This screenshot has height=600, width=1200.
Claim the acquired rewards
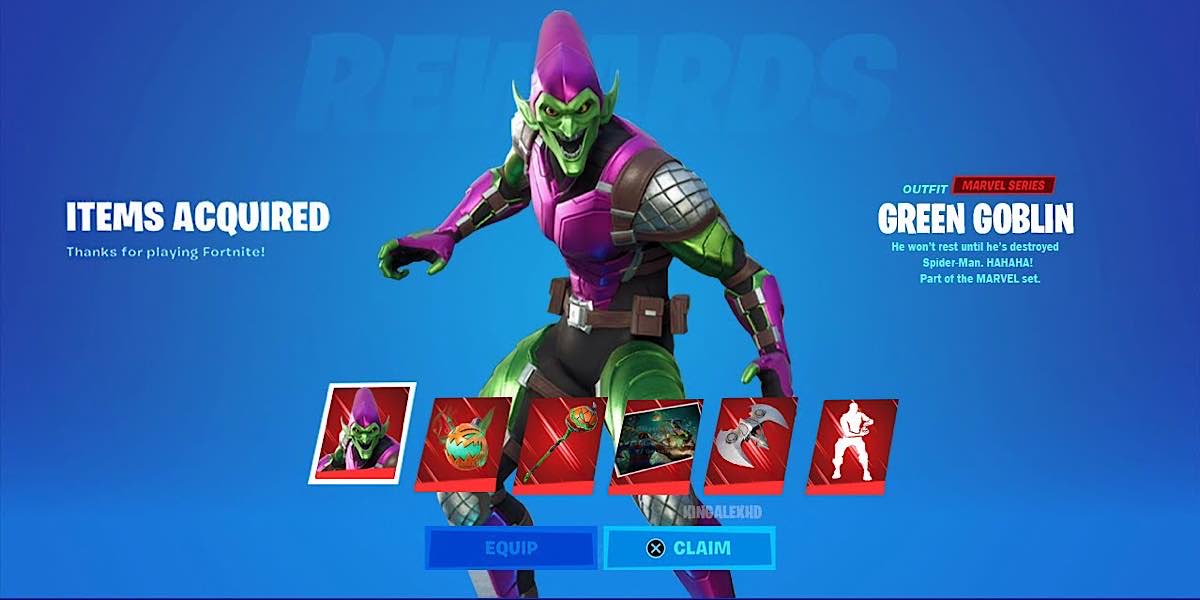click(x=689, y=548)
